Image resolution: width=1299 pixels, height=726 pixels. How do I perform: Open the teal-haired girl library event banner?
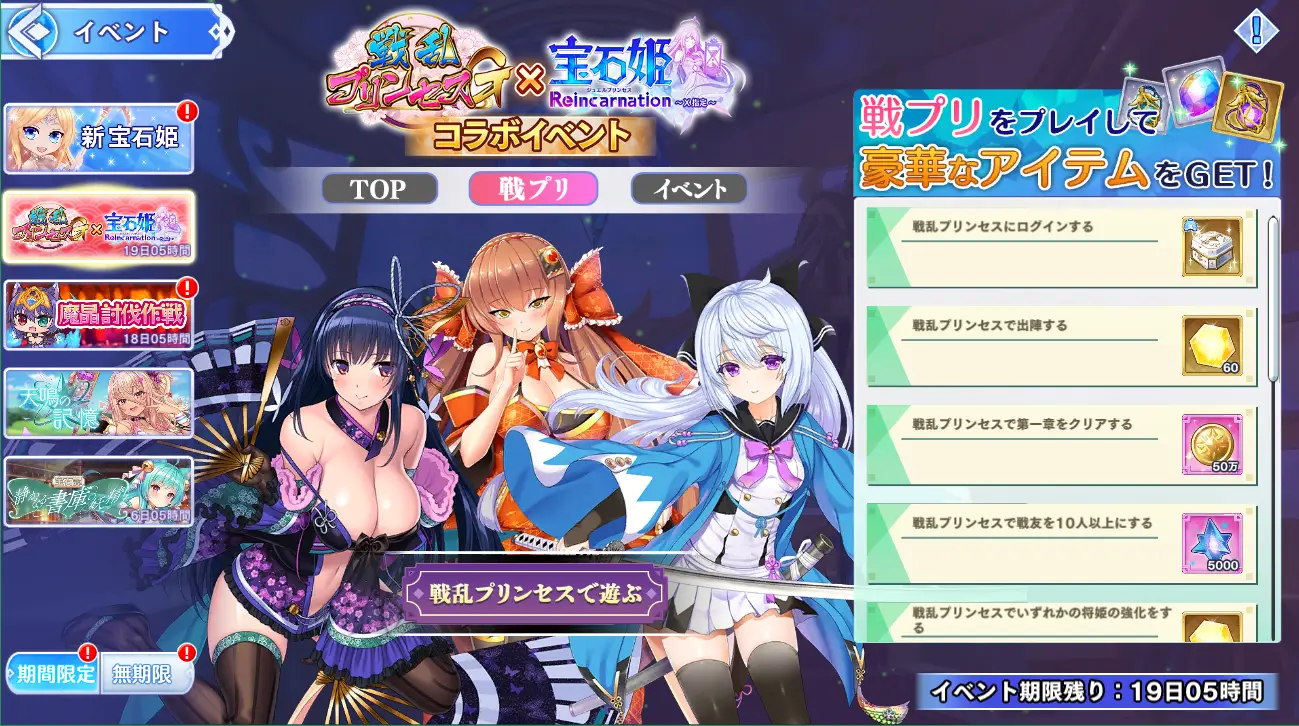point(98,491)
